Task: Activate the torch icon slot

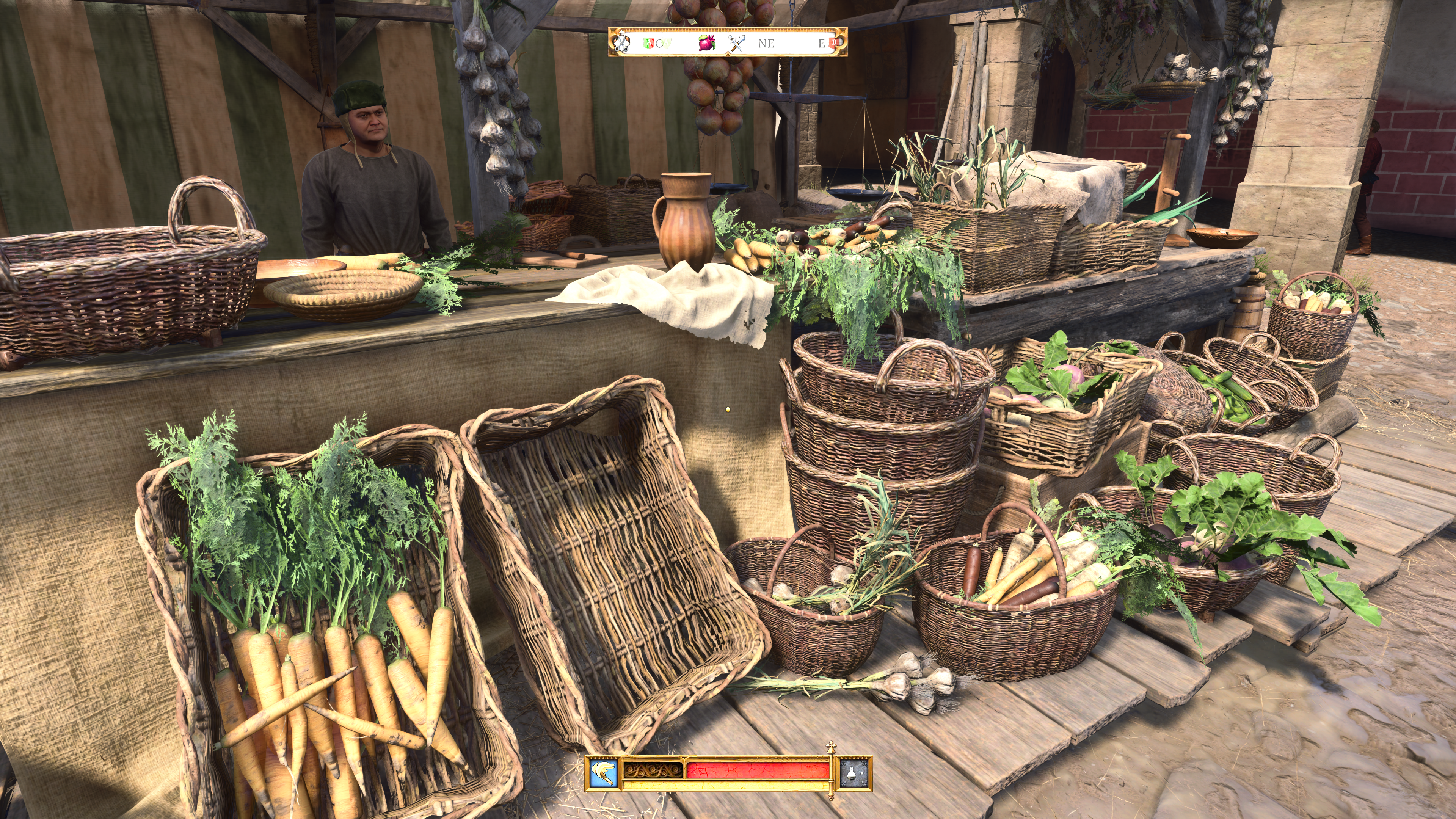Action: (603, 772)
